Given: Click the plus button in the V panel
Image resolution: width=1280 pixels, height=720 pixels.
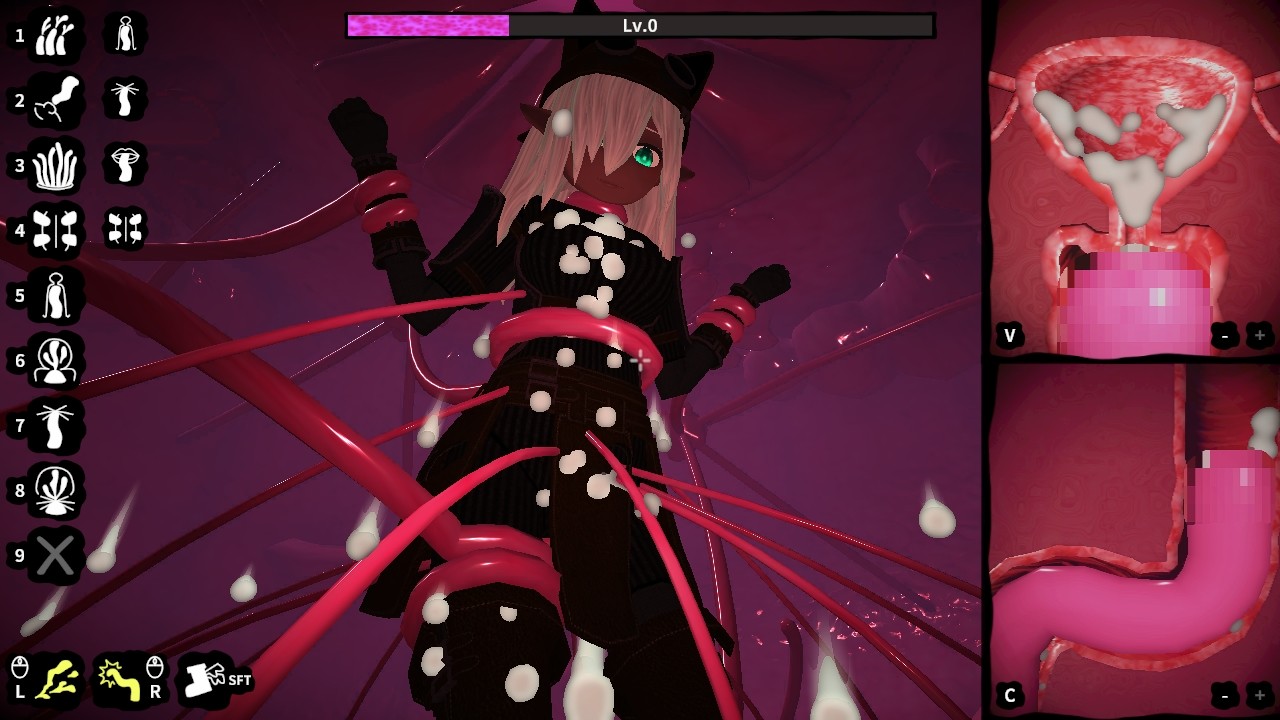Looking at the screenshot, I should [1259, 336].
